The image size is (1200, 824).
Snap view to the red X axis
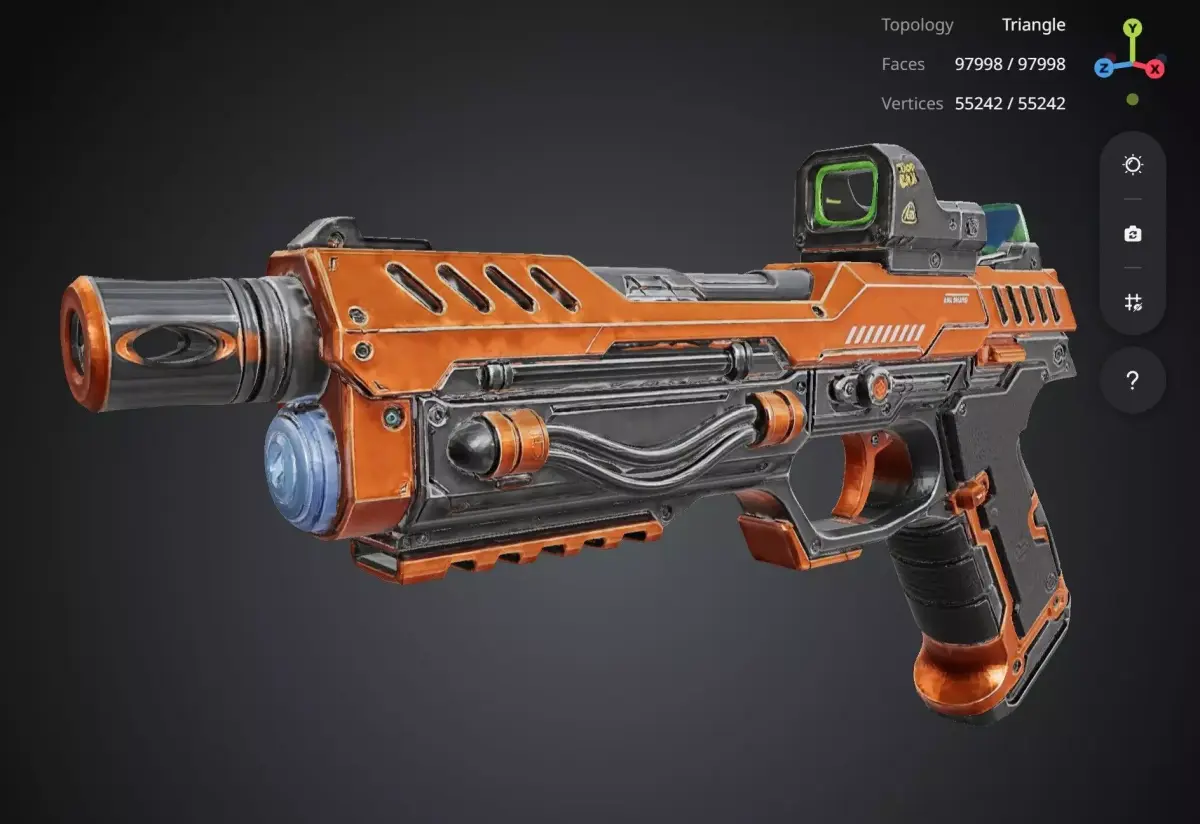pyautogui.click(x=1155, y=68)
